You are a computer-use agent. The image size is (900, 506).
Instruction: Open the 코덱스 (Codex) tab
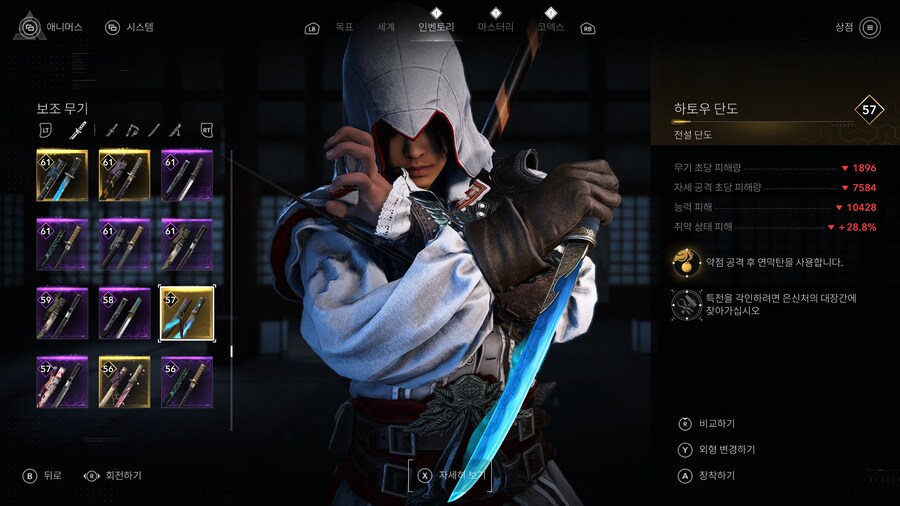550,27
